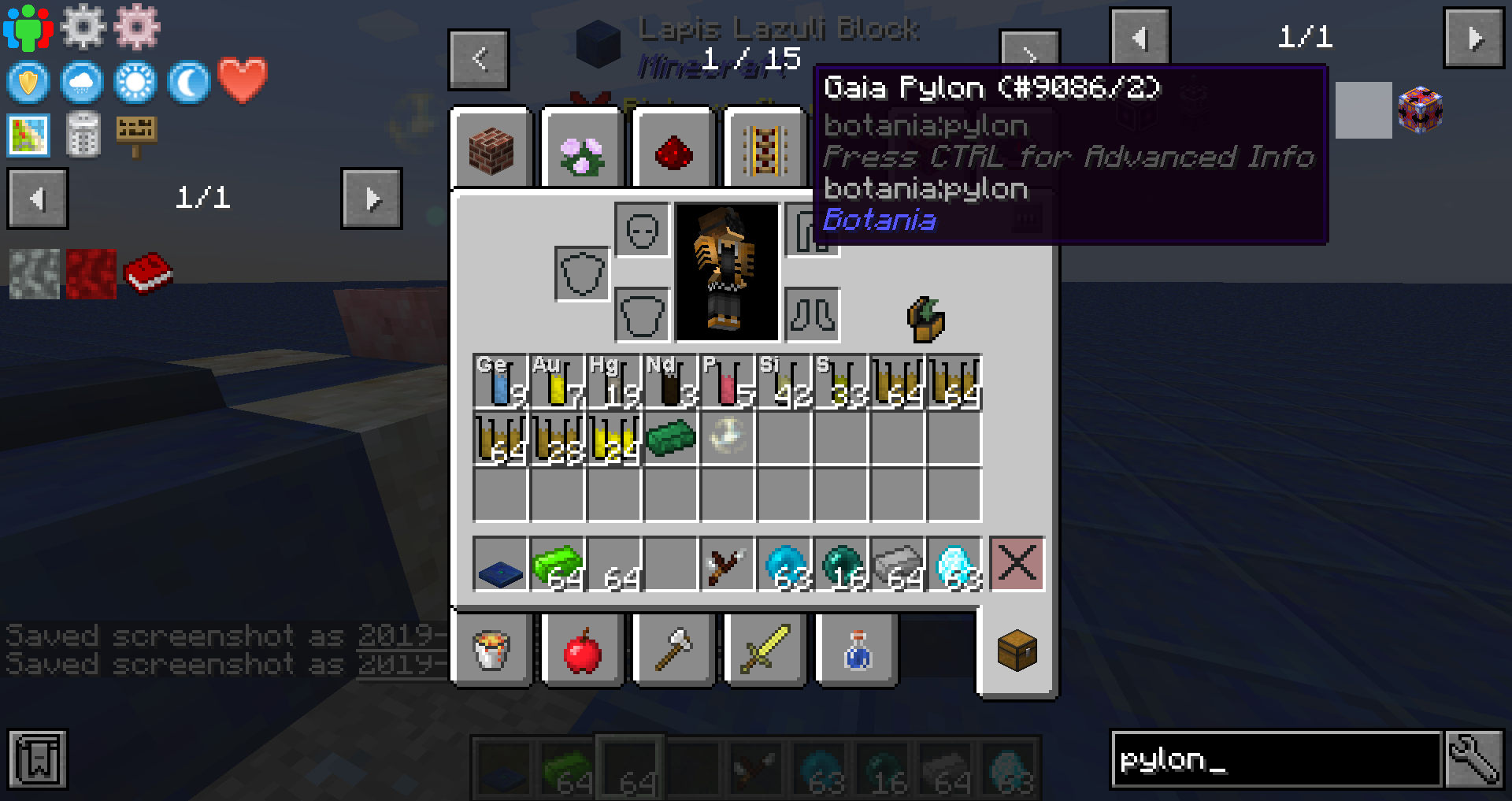Image resolution: width=1512 pixels, height=801 pixels.
Task: Toggle PvP using the shield icon
Action: [x=28, y=82]
